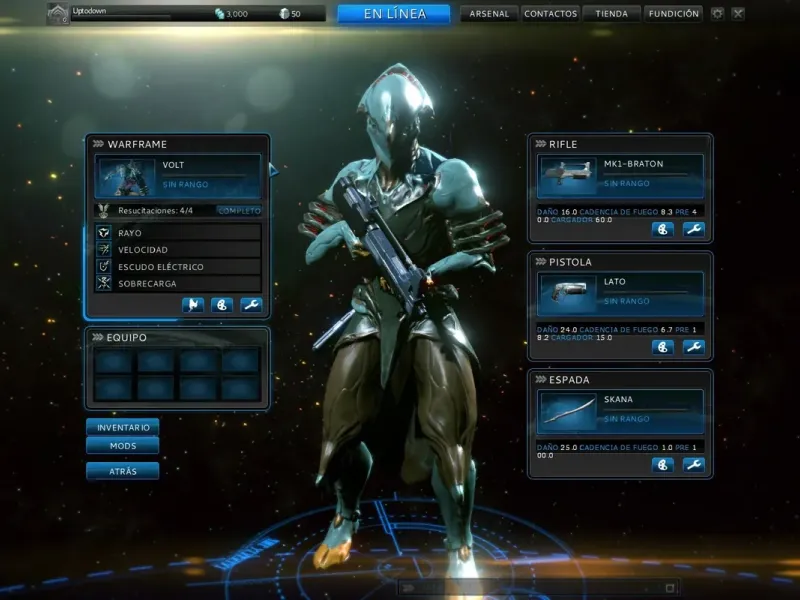
Task: Select the Volt warframe entry
Action: point(178,175)
